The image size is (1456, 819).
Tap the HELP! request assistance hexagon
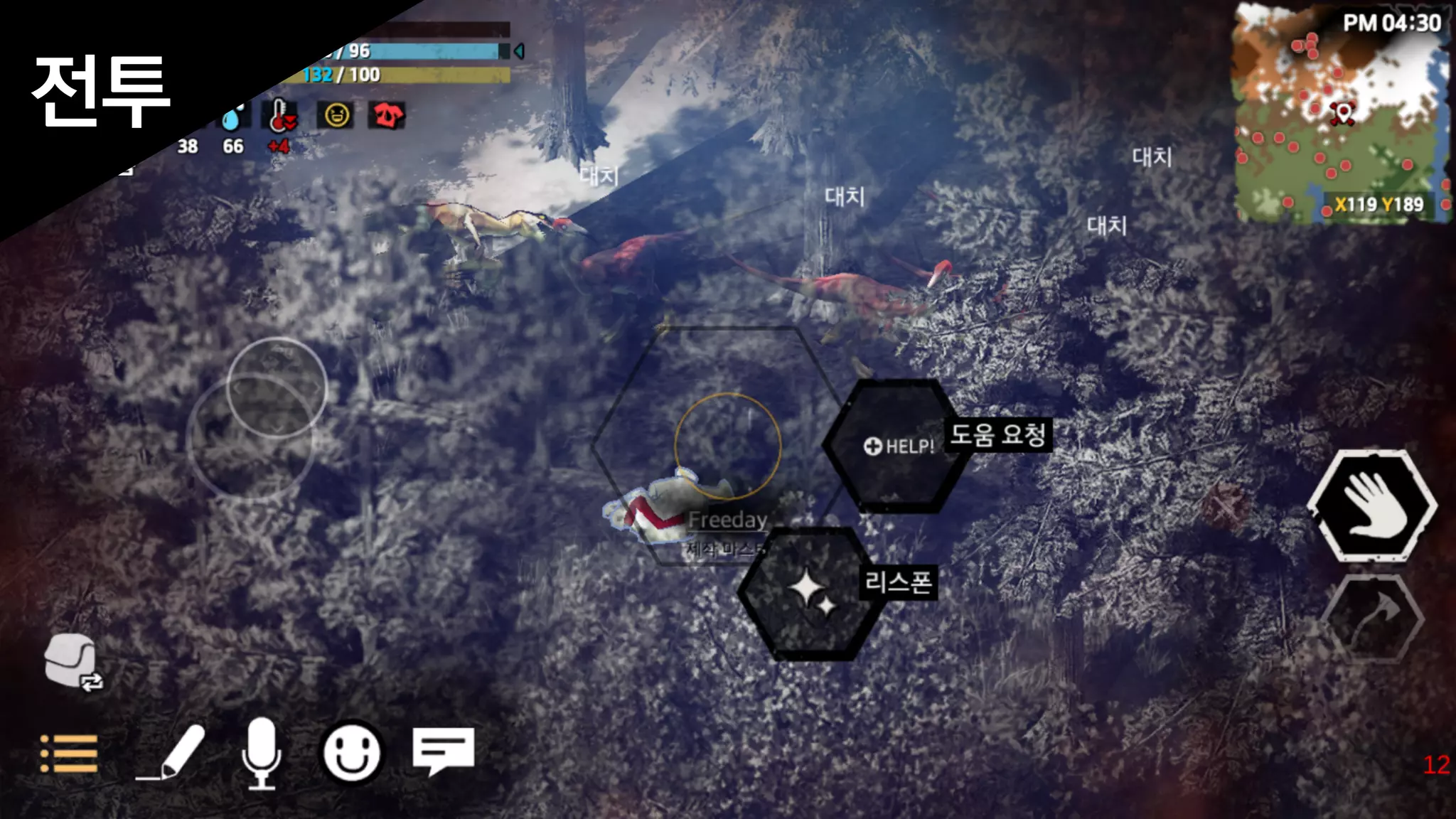click(x=897, y=446)
